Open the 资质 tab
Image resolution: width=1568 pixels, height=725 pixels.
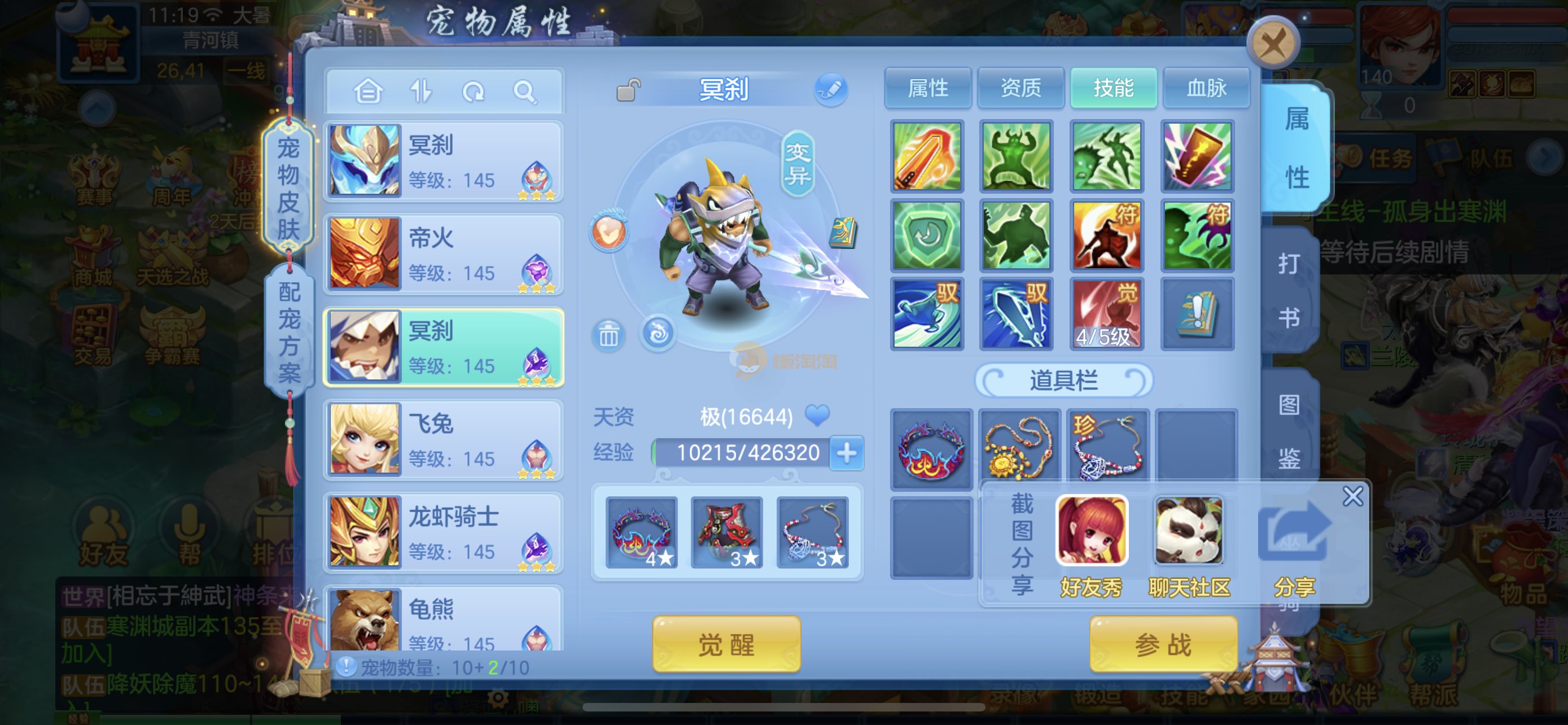[1021, 88]
